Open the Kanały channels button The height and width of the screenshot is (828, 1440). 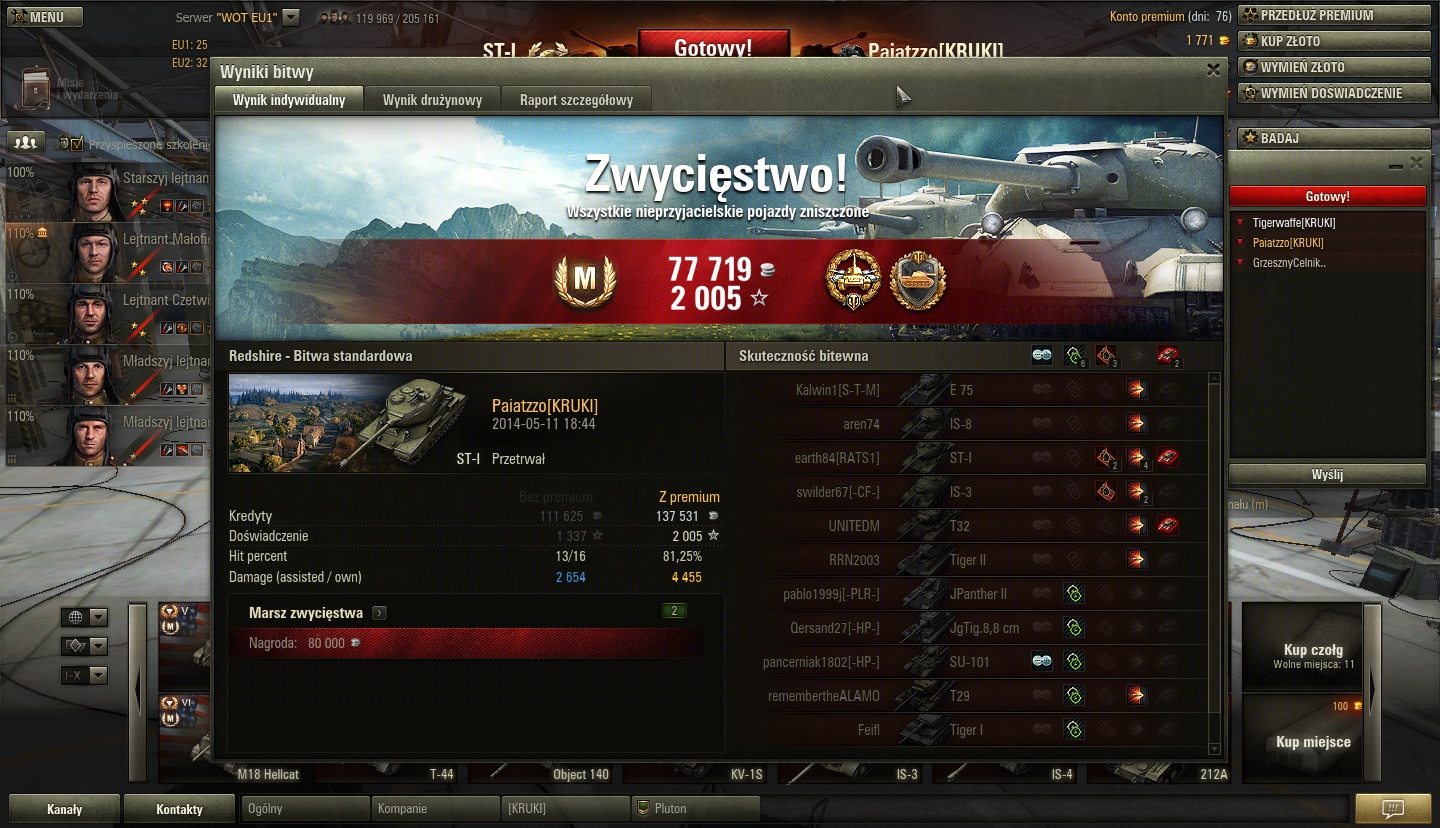point(64,809)
